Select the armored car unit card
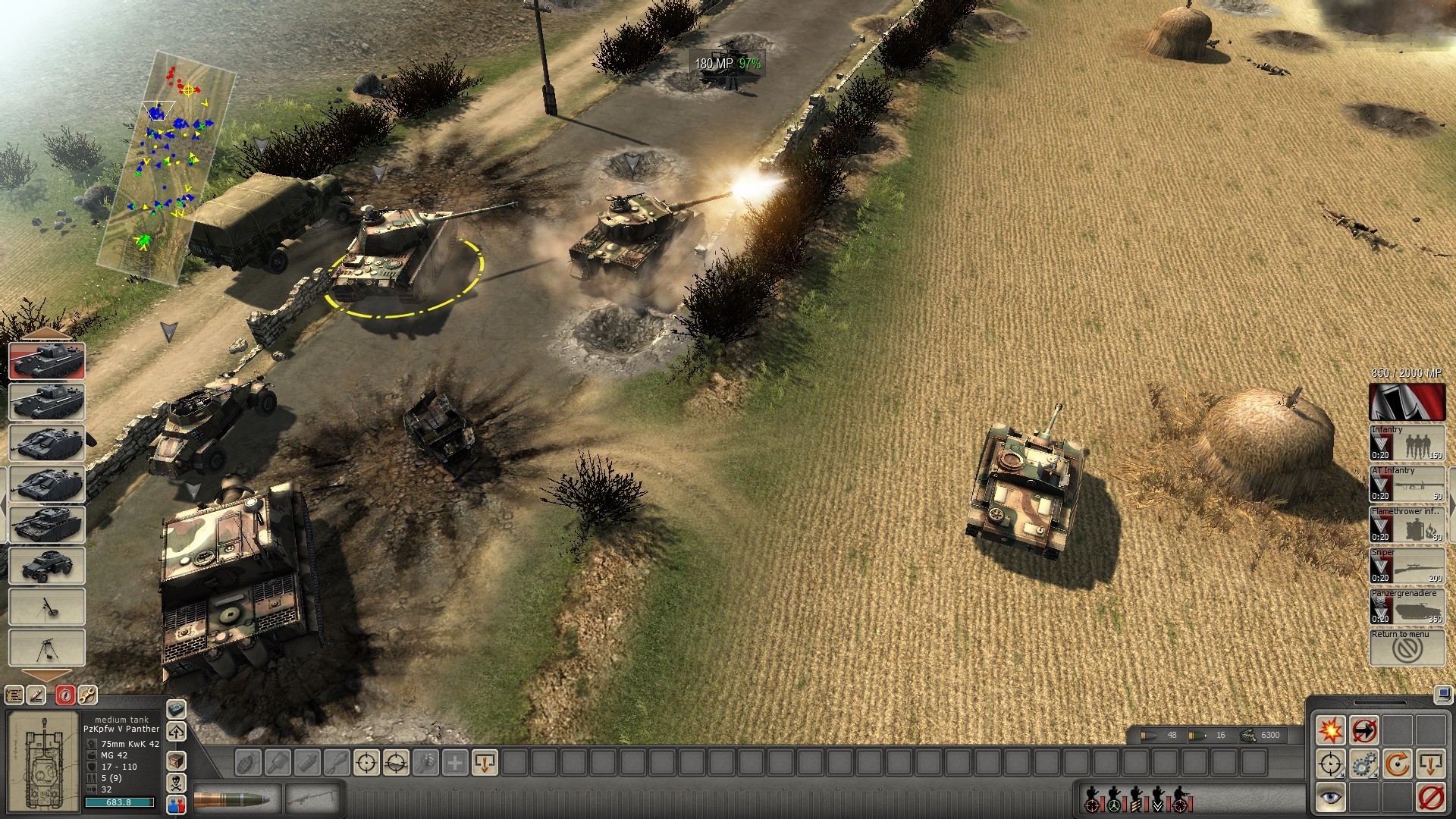This screenshot has height=819, width=1456. pos(47,565)
